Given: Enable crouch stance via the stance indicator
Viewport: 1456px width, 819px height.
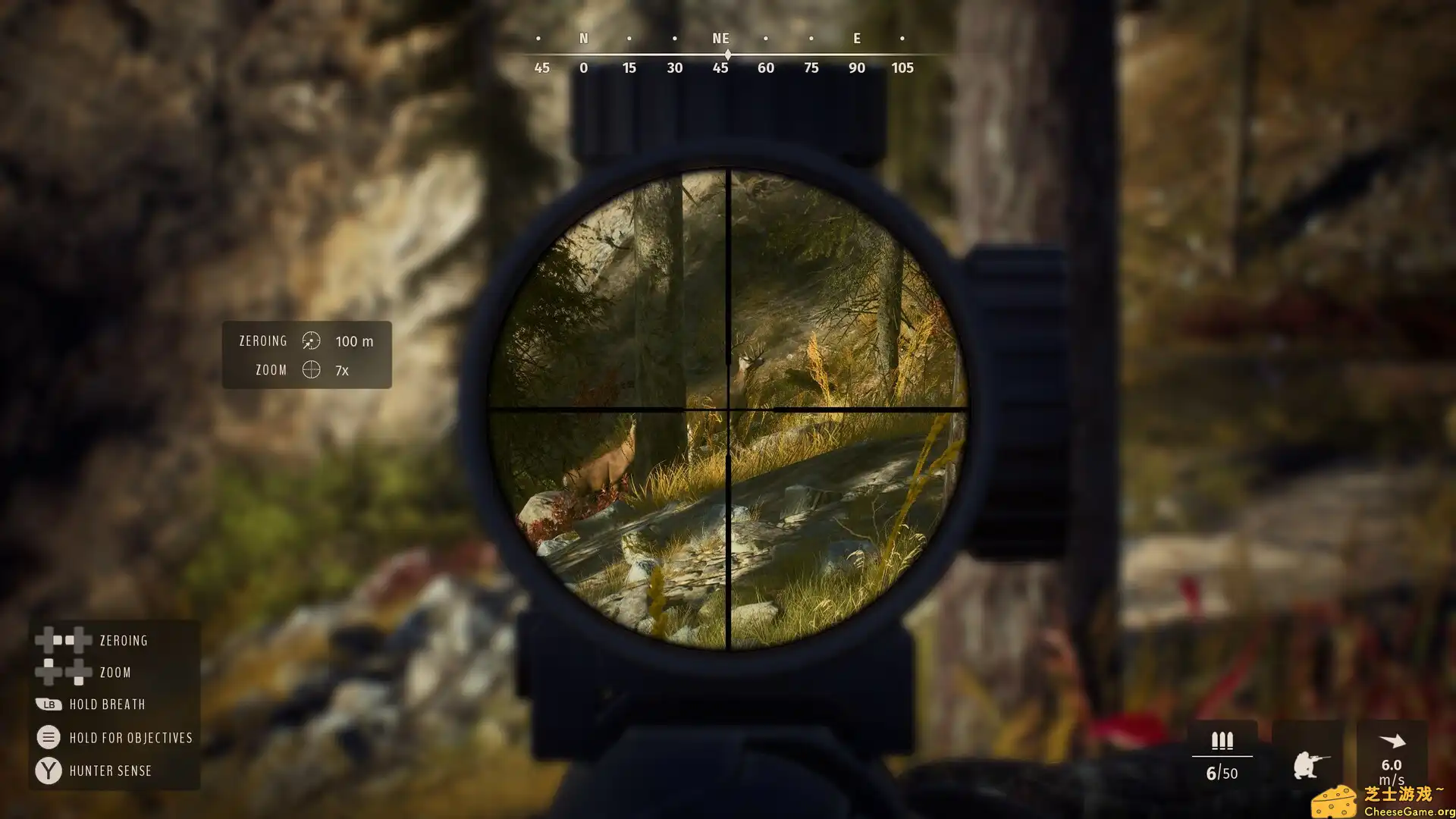Looking at the screenshot, I should tap(1310, 763).
